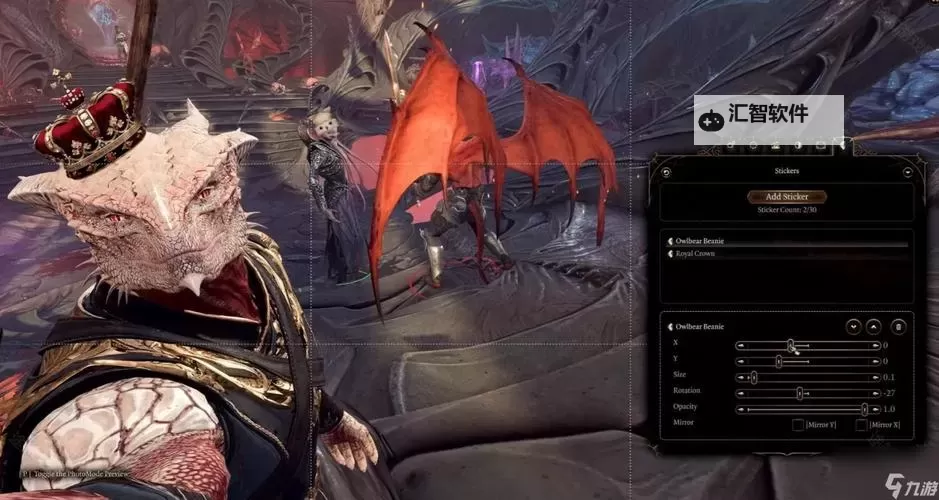Tick the Mirror Y checkbox

[798, 425]
